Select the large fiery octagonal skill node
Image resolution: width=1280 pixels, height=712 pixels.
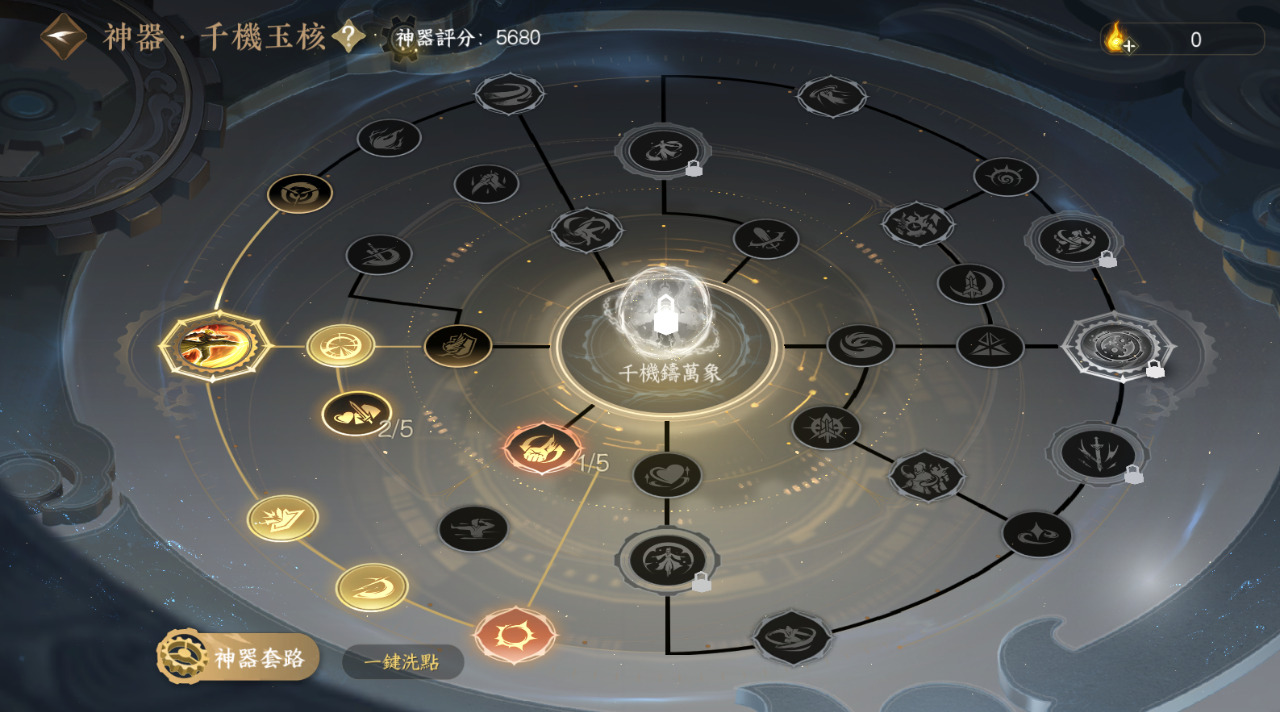click(215, 345)
